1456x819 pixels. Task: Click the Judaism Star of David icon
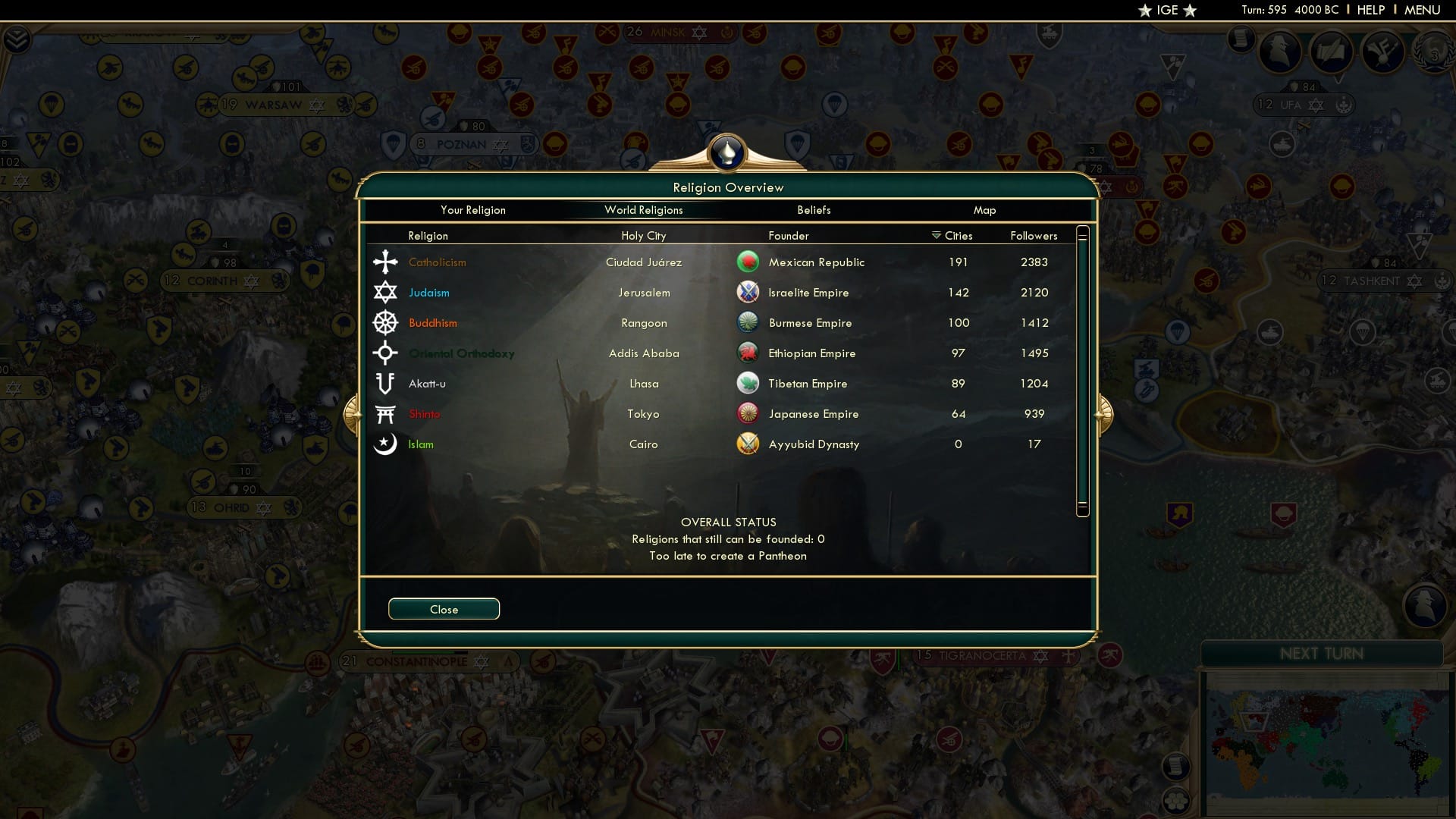[x=386, y=292]
